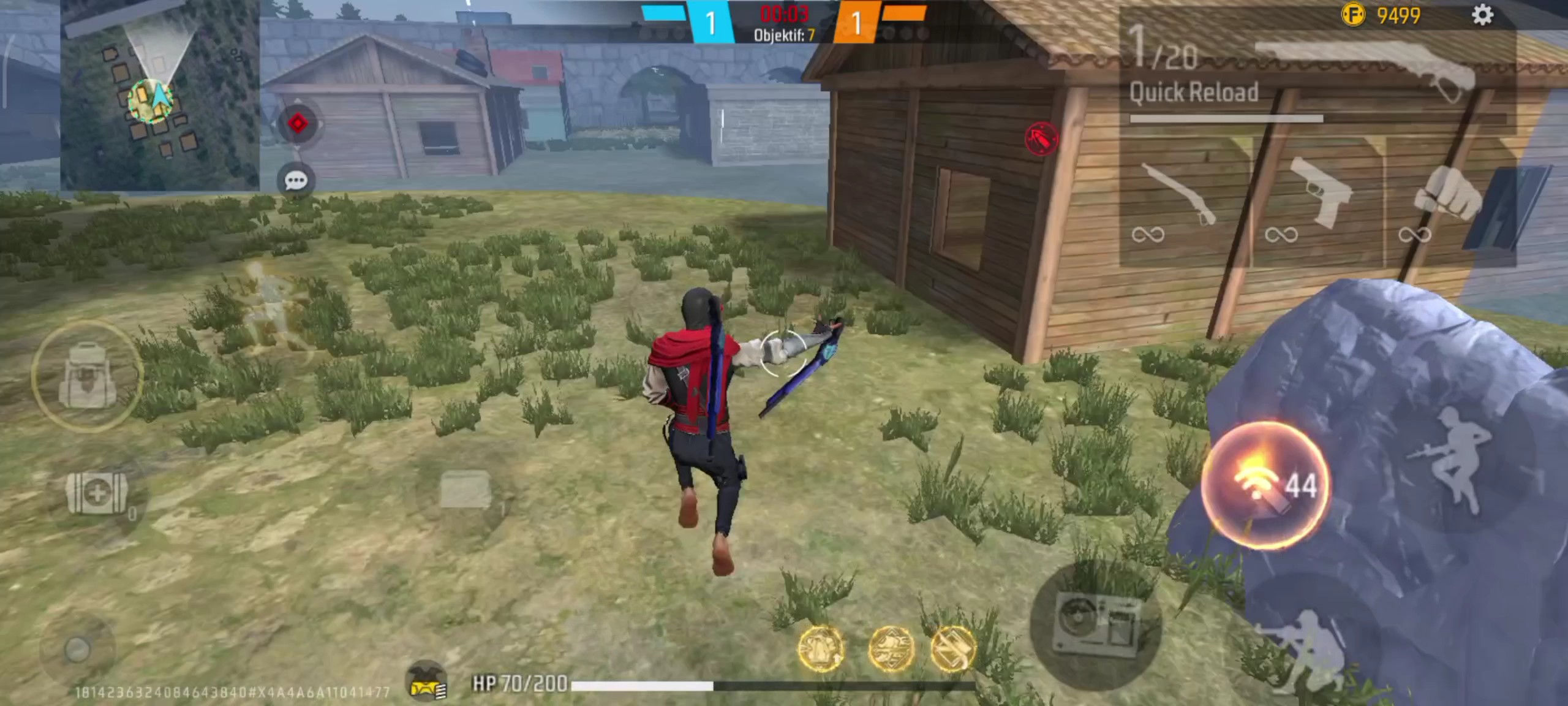Image resolution: width=1568 pixels, height=706 pixels.
Task: Open the settings gear menu
Action: coord(1482,15)
